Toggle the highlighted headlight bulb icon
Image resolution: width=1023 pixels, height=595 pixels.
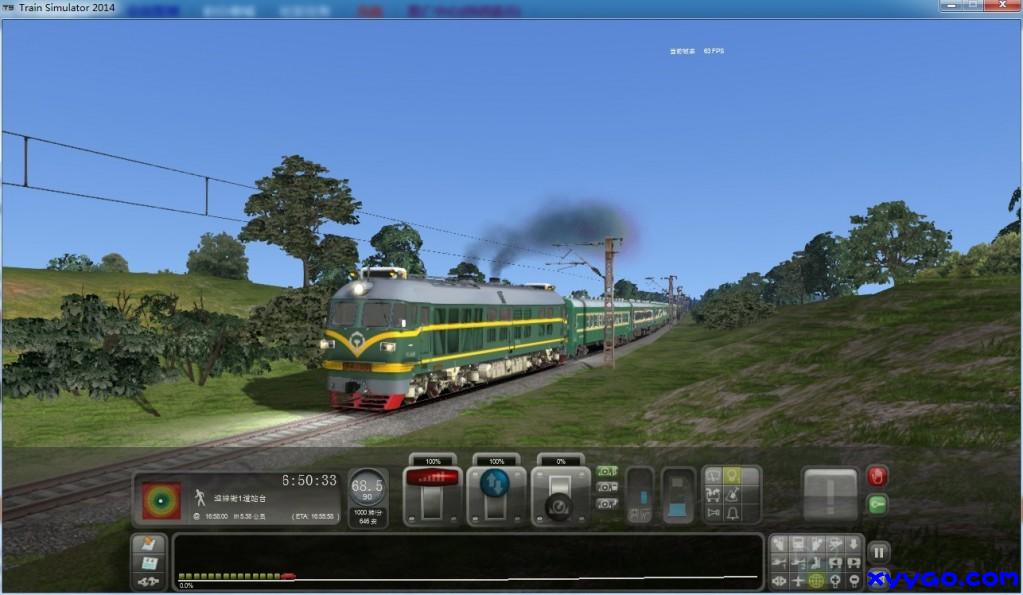(x=733, y=476)
